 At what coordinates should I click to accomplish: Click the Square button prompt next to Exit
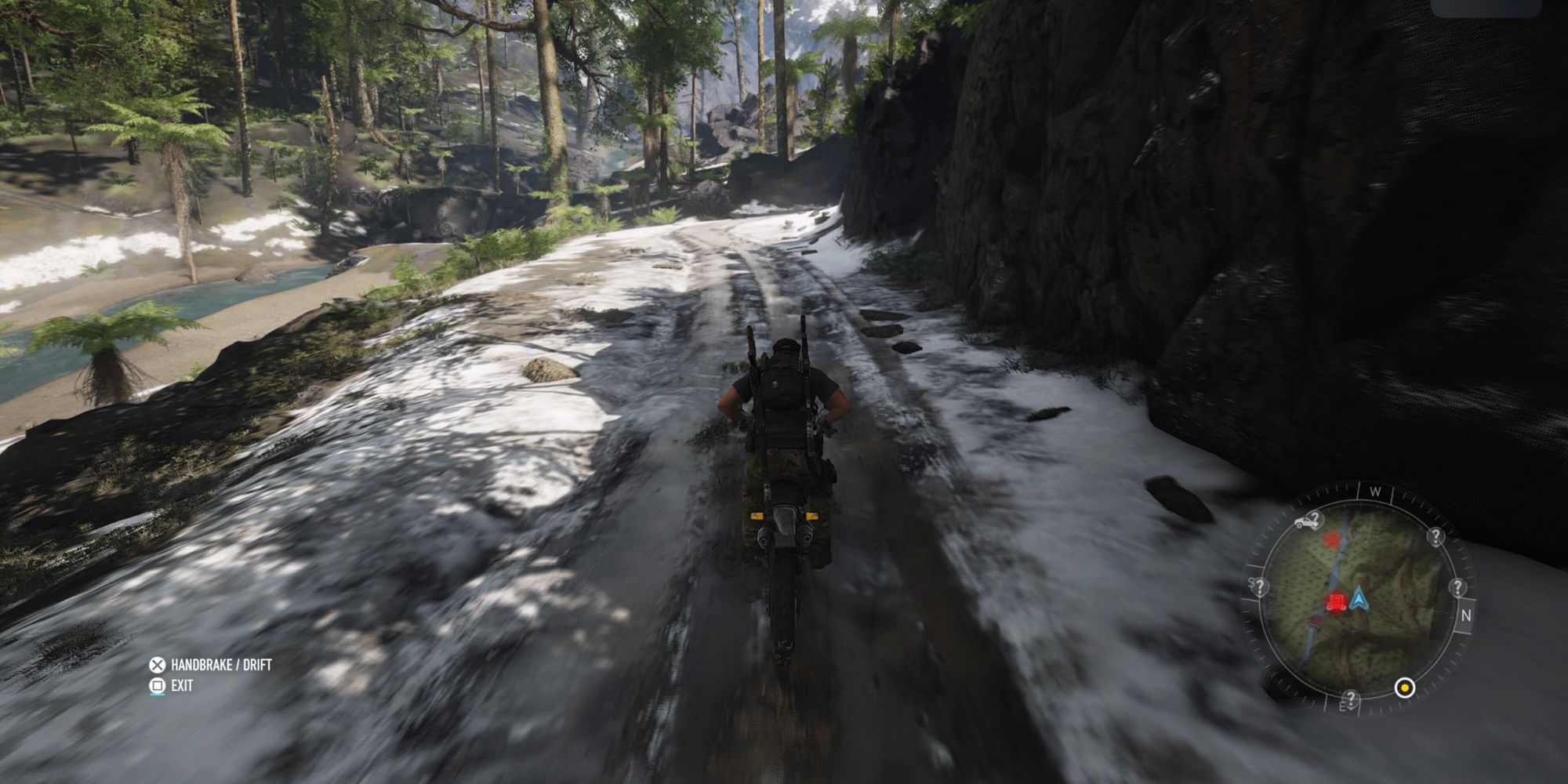158,684
